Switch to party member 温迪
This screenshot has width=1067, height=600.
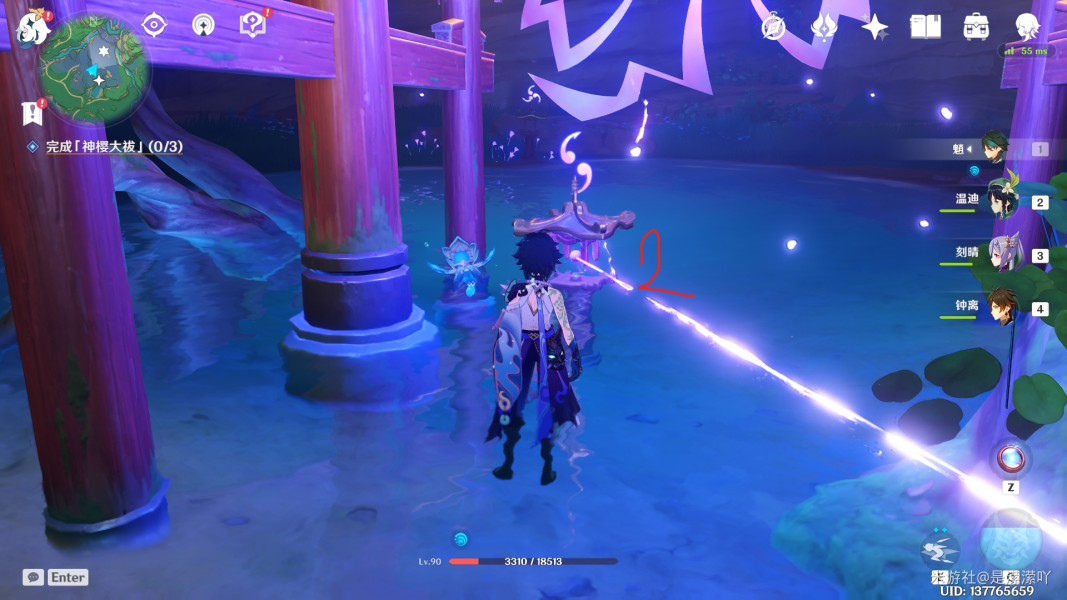(x=1002, y=201)
